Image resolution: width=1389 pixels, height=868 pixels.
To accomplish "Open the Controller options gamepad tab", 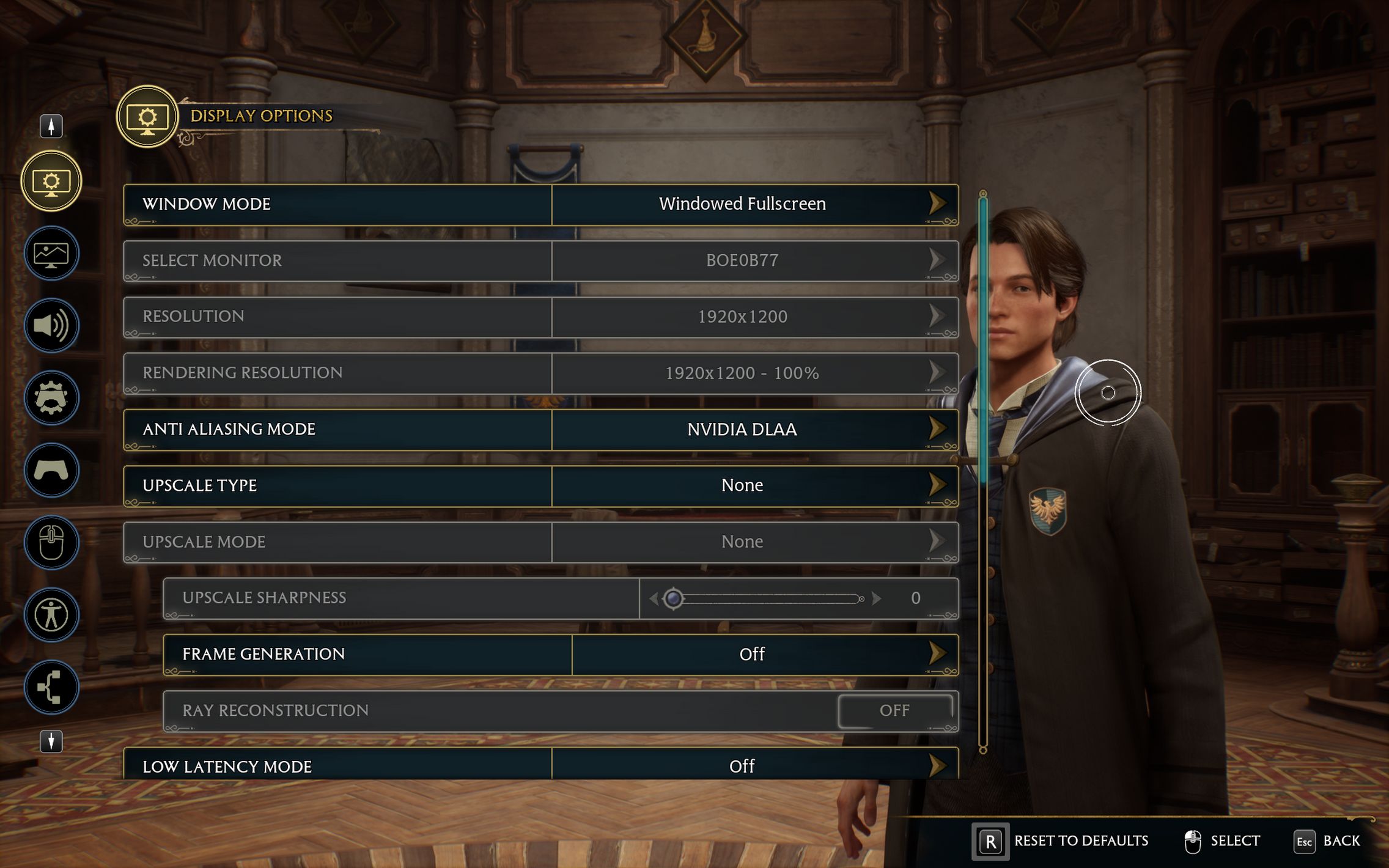I will (x=51, y=470).
